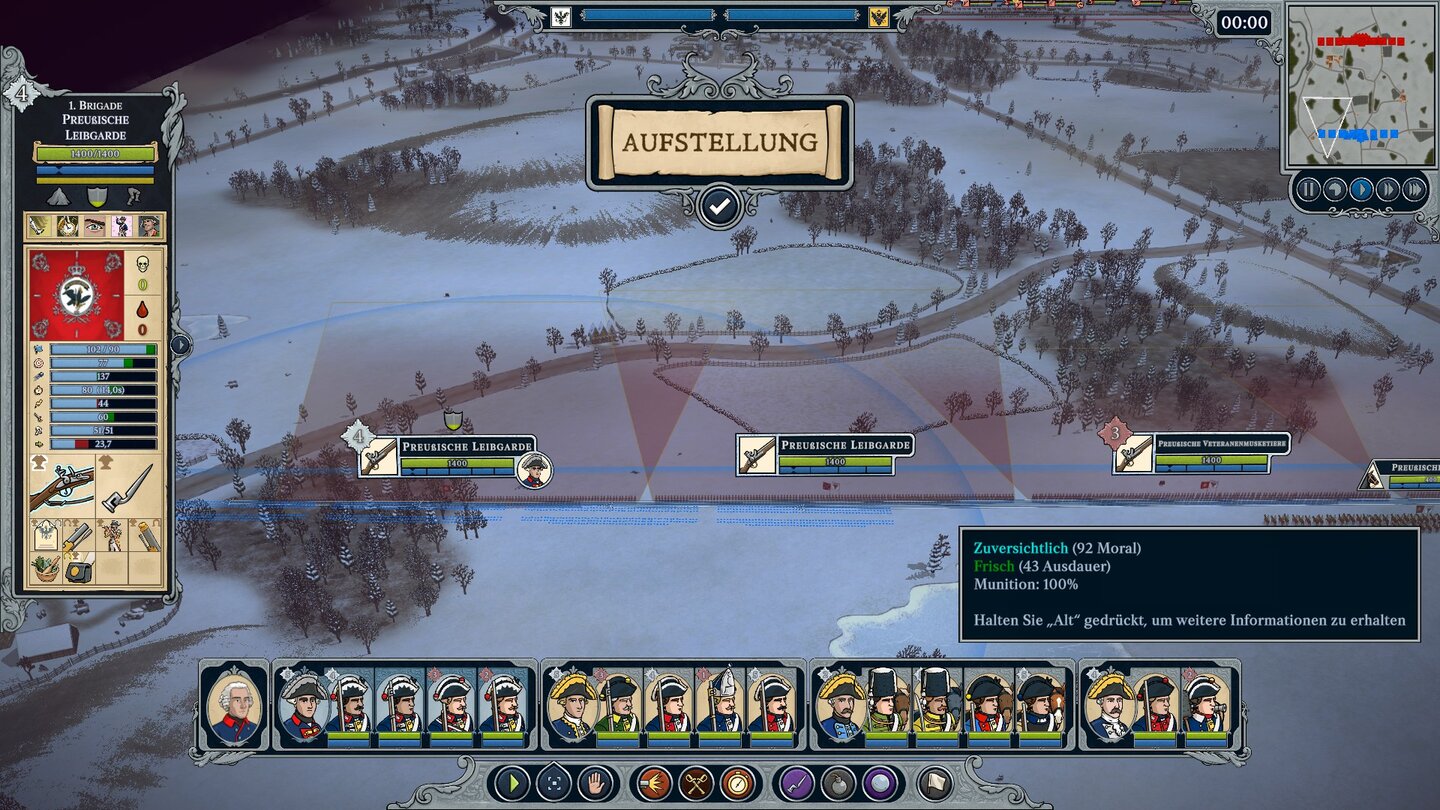The height and width of the screenshot is (810, 1440).
Task: Click the green health bar of the 1. Brigade
Action: click(95, 155)
